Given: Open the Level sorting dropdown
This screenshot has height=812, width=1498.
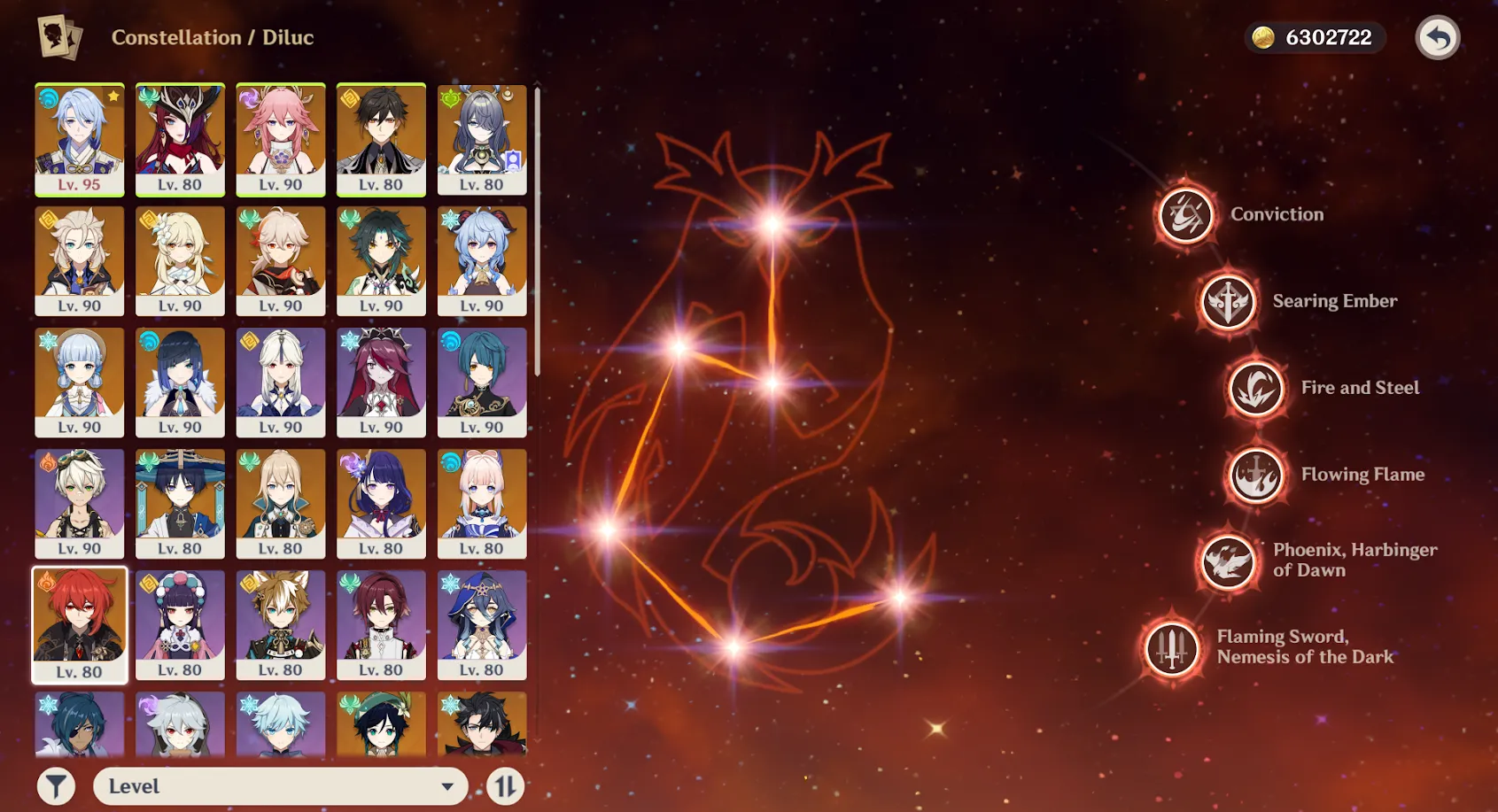Looking at the screenshot, I should tap(280, 785).
